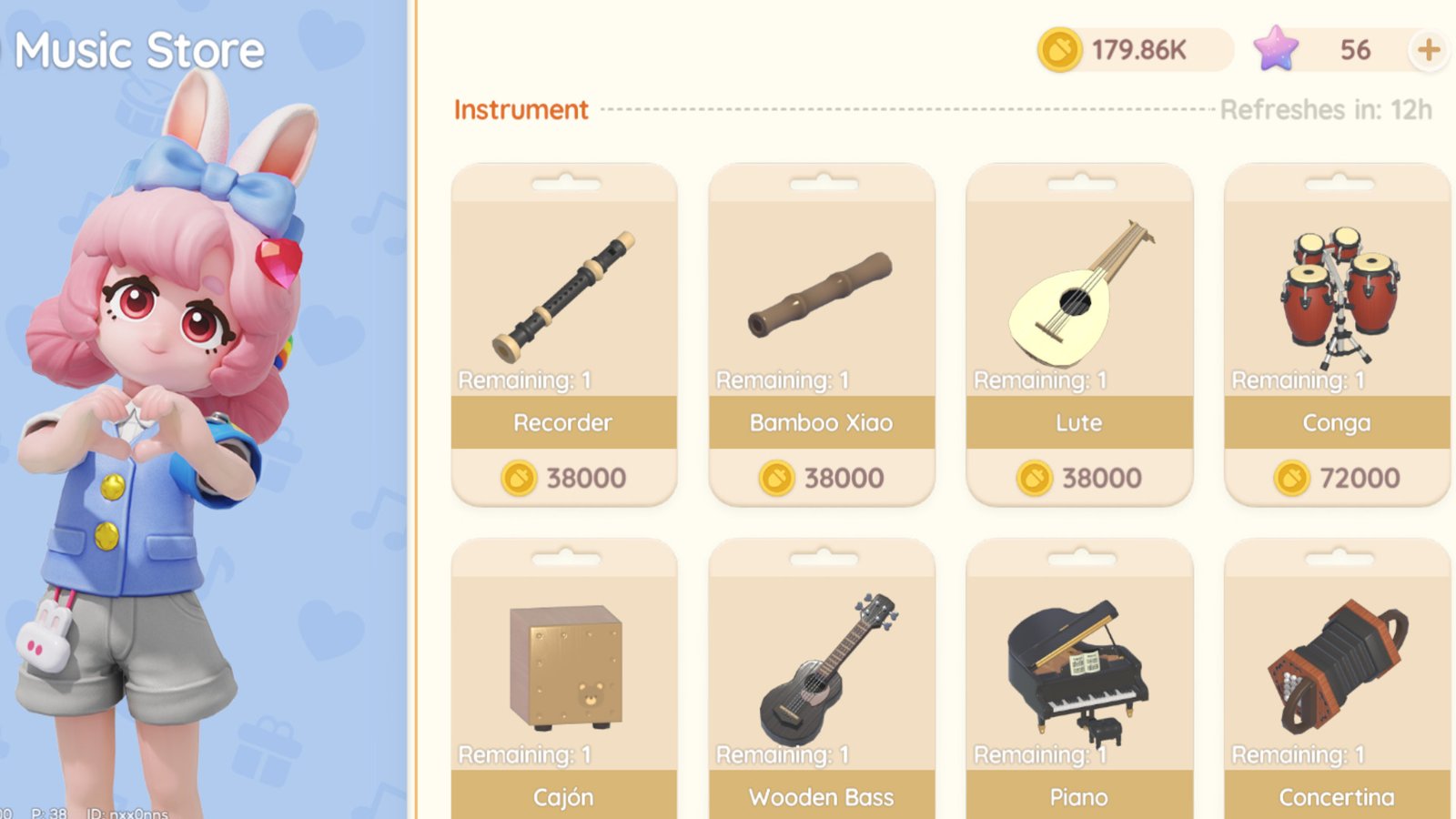Select the Piano instrument icon
The width and height of the screenshot is (1456, 819).
click(1078, 664)
